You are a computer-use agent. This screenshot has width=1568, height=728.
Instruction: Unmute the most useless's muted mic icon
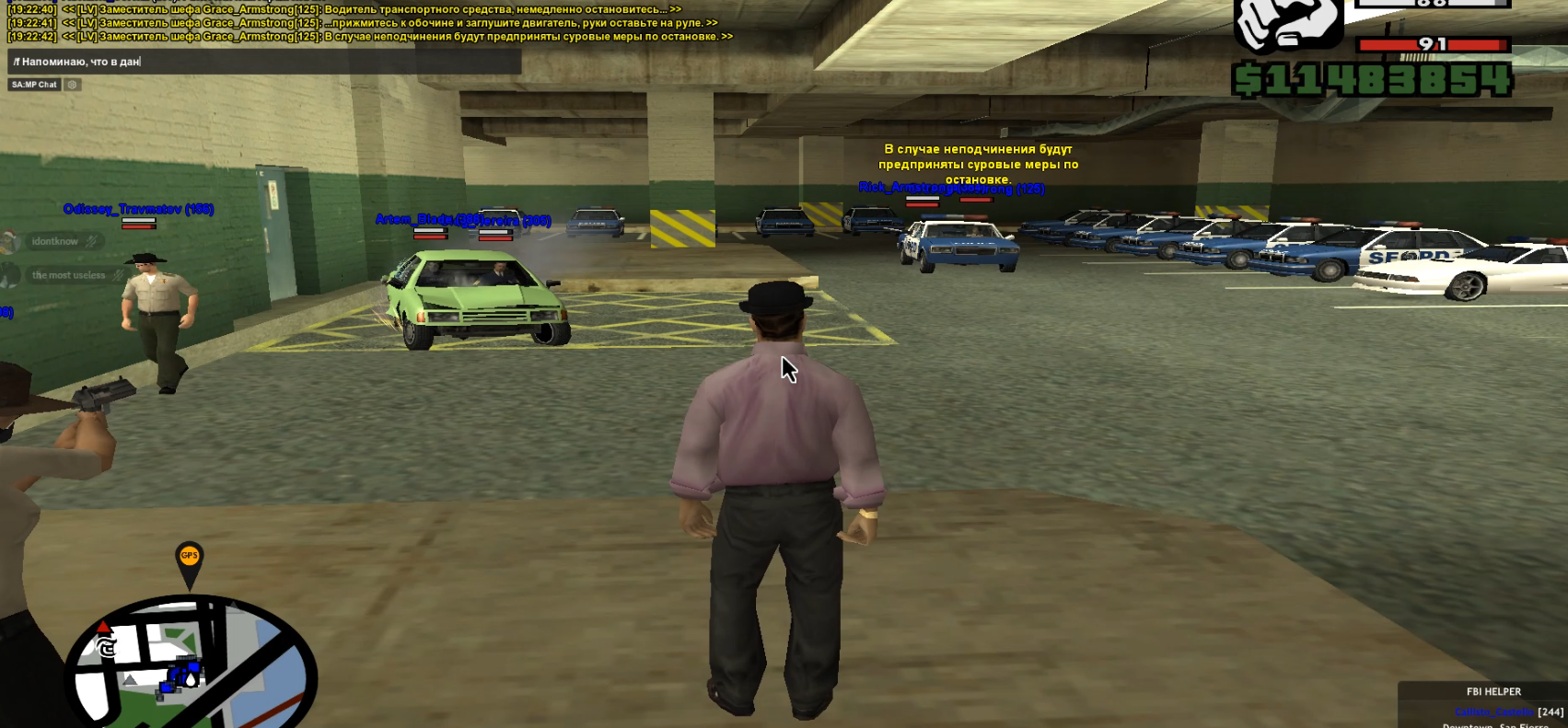(x=118, y=275)
